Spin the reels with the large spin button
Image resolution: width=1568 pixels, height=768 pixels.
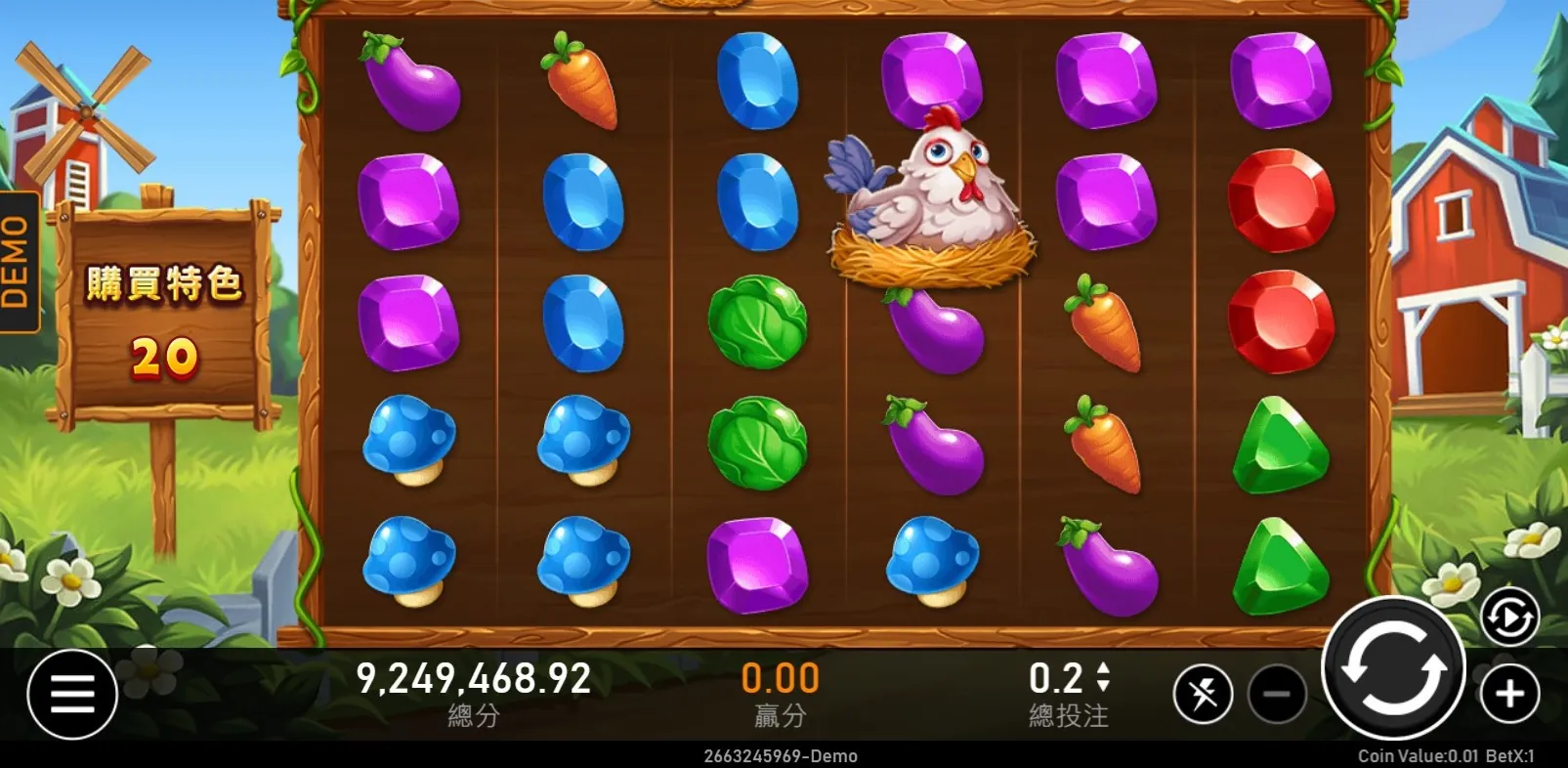[1393, 668]
